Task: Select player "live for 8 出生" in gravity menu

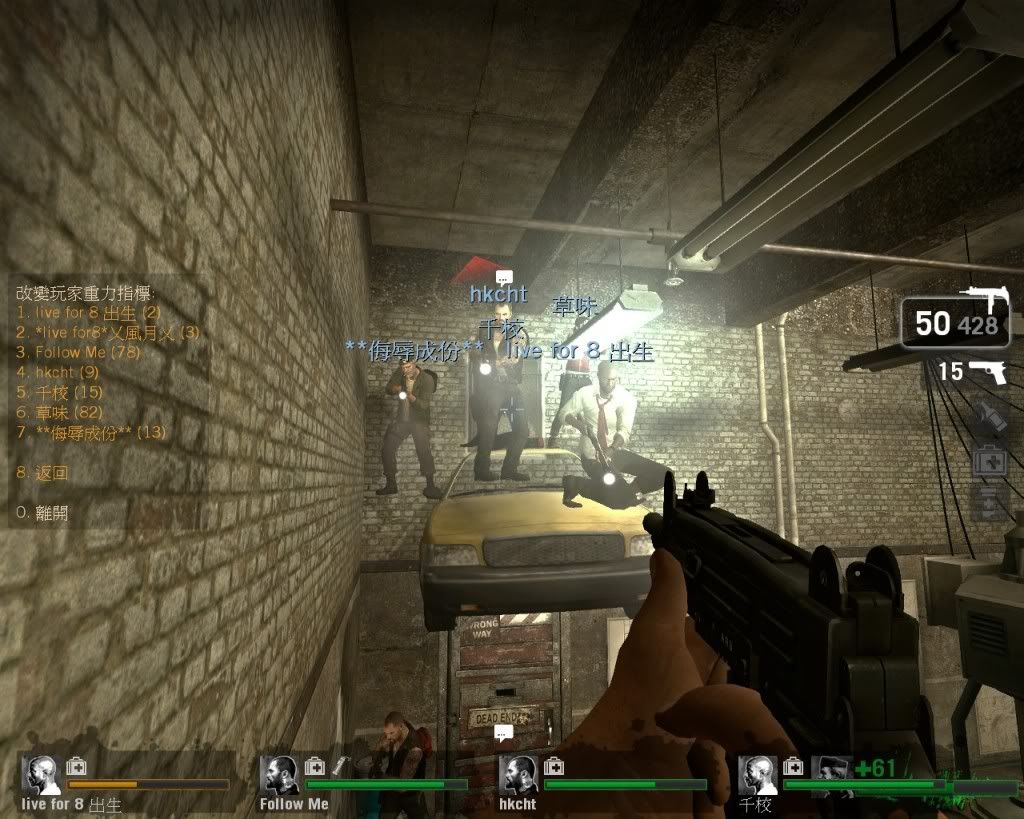Action: pos(88,312)
